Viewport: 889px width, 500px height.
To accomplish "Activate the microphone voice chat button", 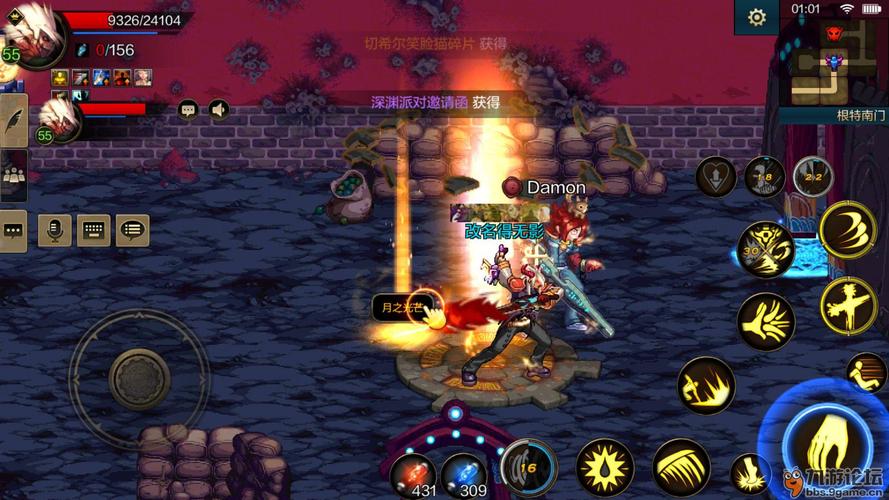I will coord(54,230).
